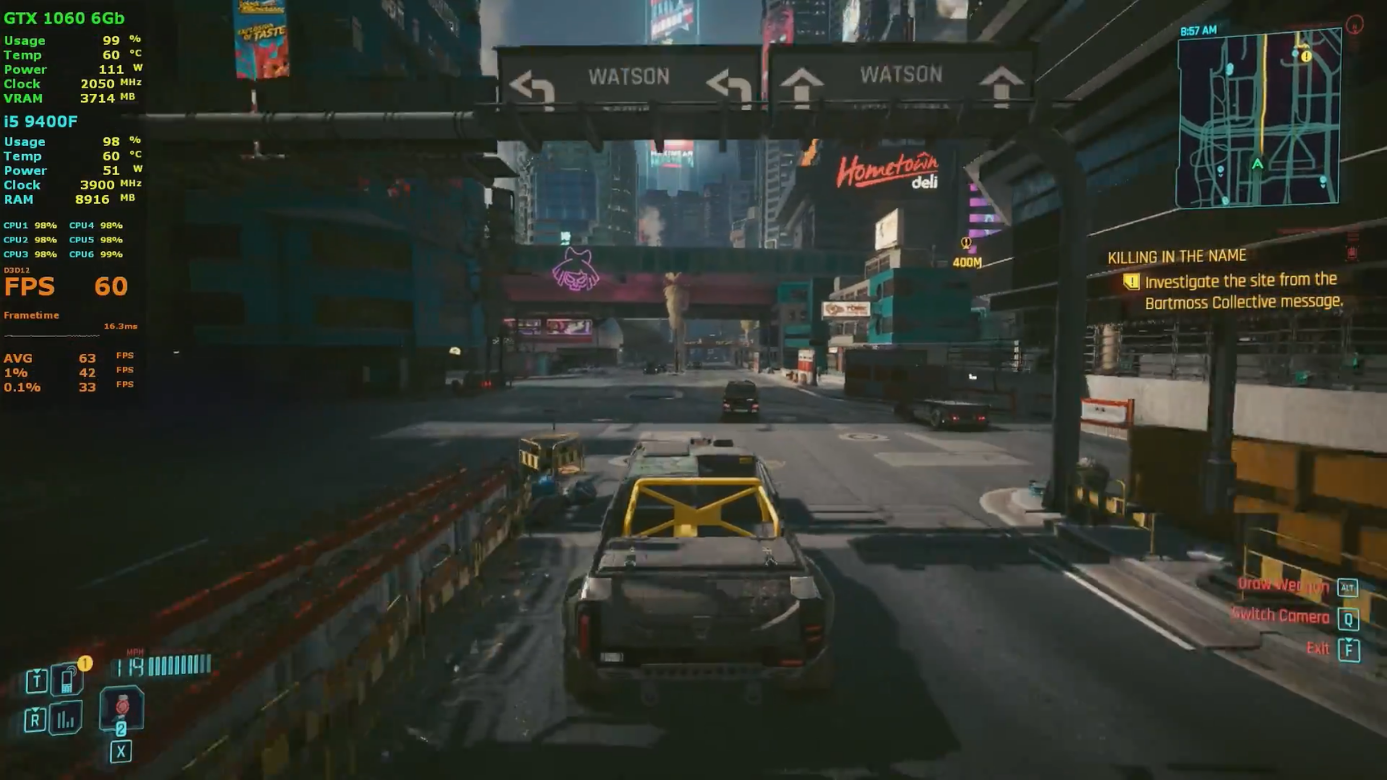Expand the arrow above the T key hint

(36, 671)
